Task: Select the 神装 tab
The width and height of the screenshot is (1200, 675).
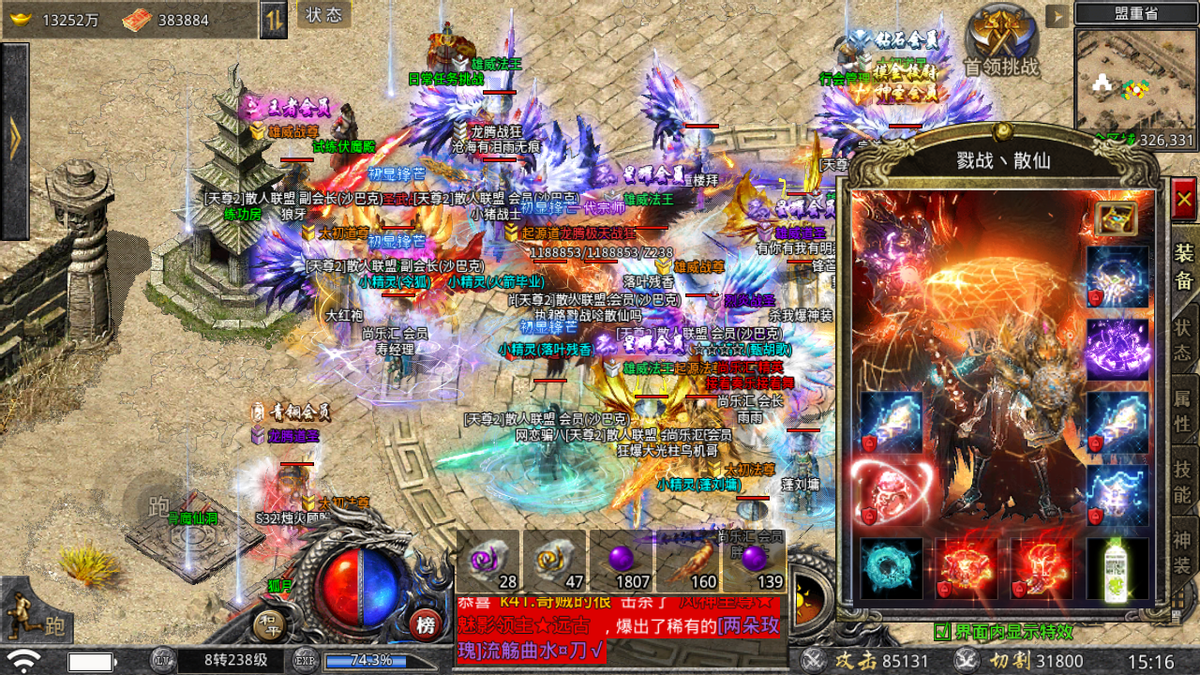Action: point(1184,553)
